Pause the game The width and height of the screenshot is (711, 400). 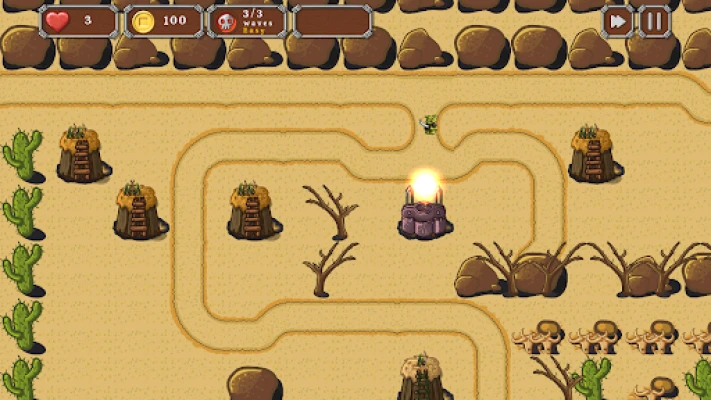point(654,21)
